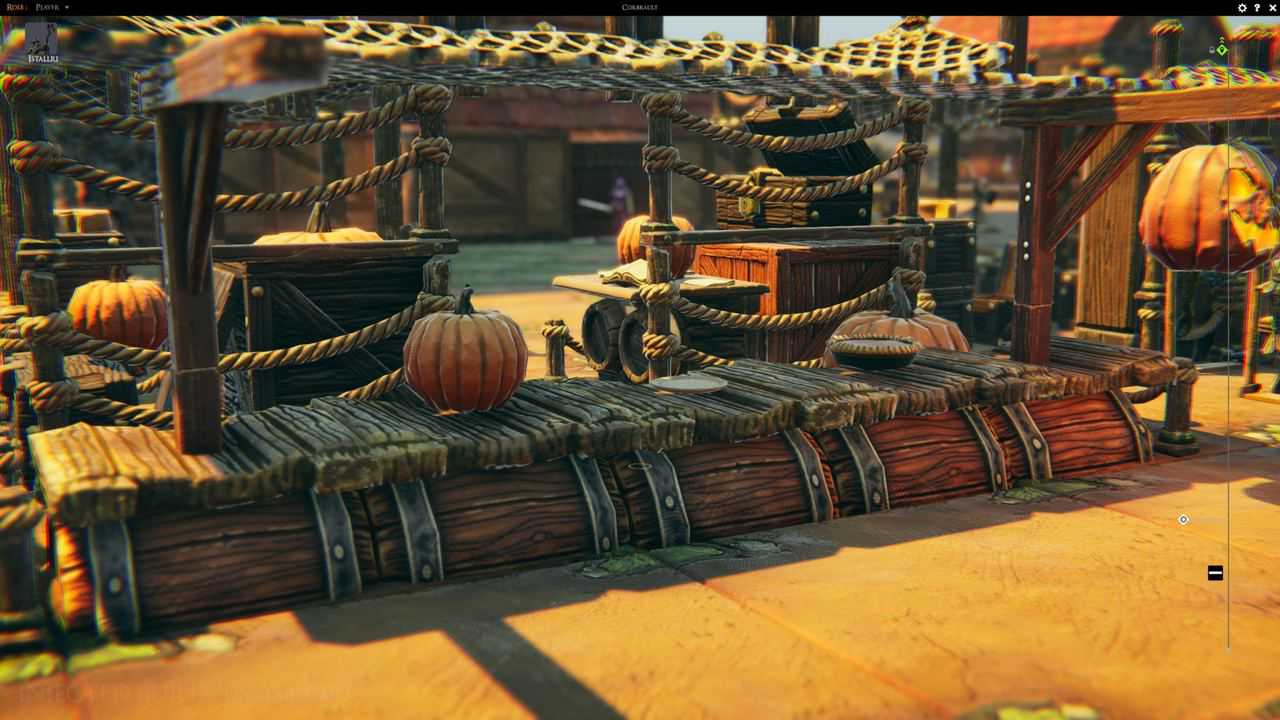Close the Corbrault view with the X
The width and height of the screenshot is (1280, 720).
[x=1272, y=8]
